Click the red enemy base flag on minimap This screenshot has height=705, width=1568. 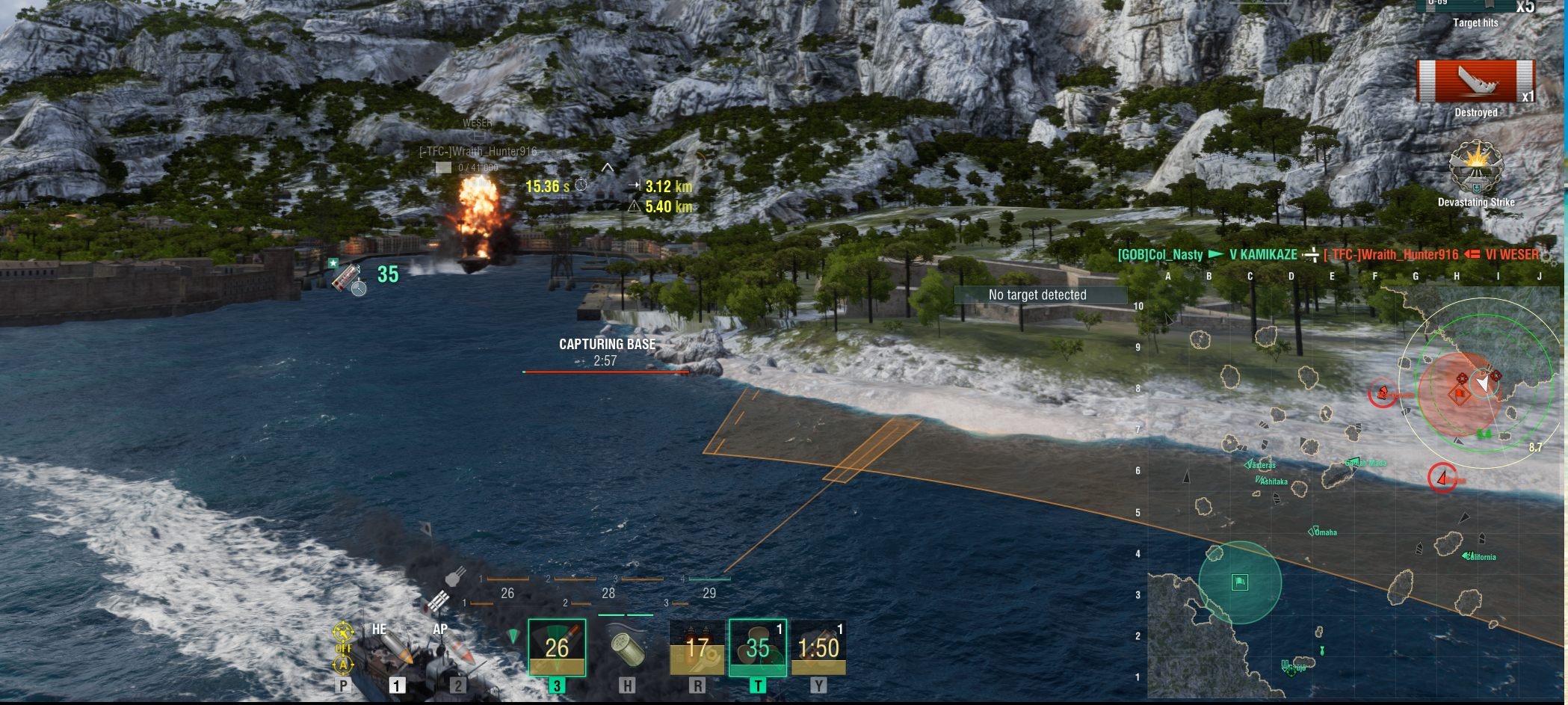tap(1460, 393)
